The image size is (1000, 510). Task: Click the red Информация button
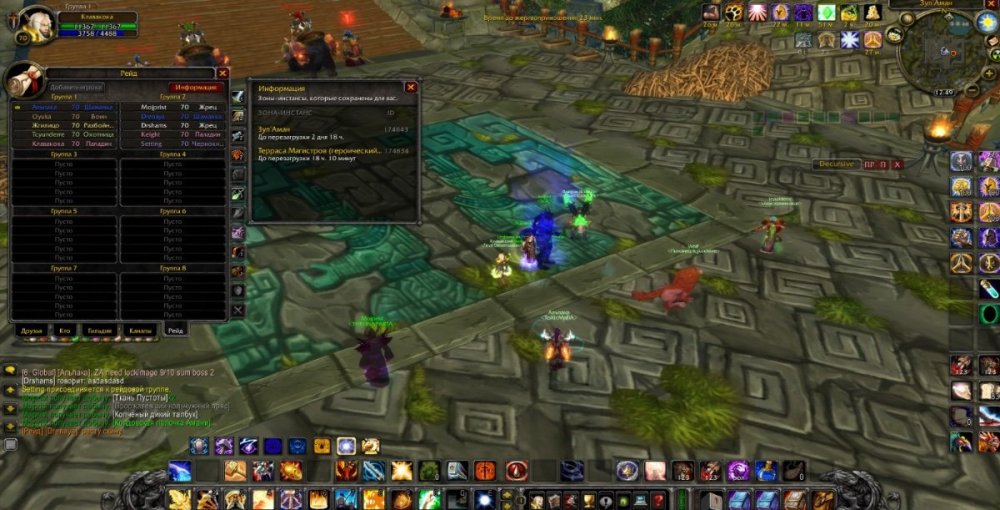click(x=193, y=87)
